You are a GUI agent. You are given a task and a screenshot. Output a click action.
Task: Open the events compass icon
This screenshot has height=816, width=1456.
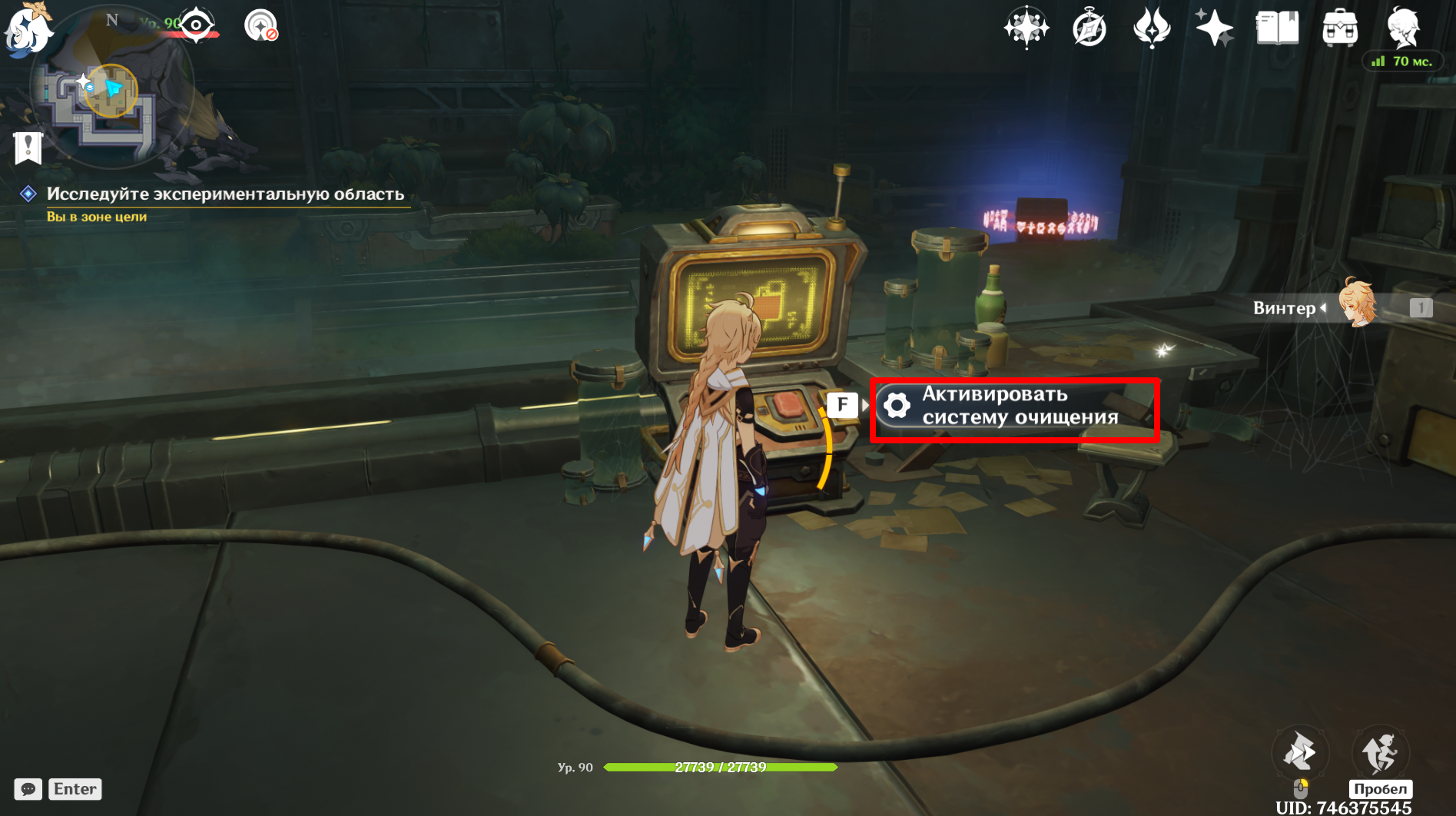coord(1089,29)
